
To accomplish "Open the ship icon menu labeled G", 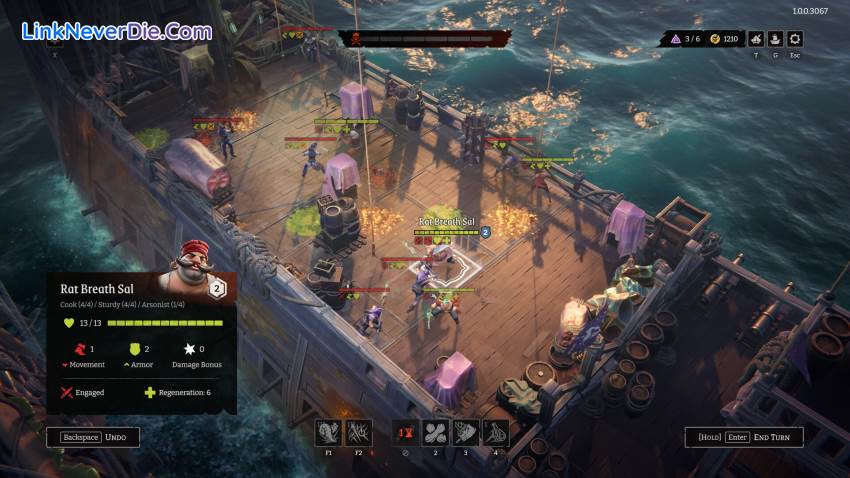I will 775,39.
